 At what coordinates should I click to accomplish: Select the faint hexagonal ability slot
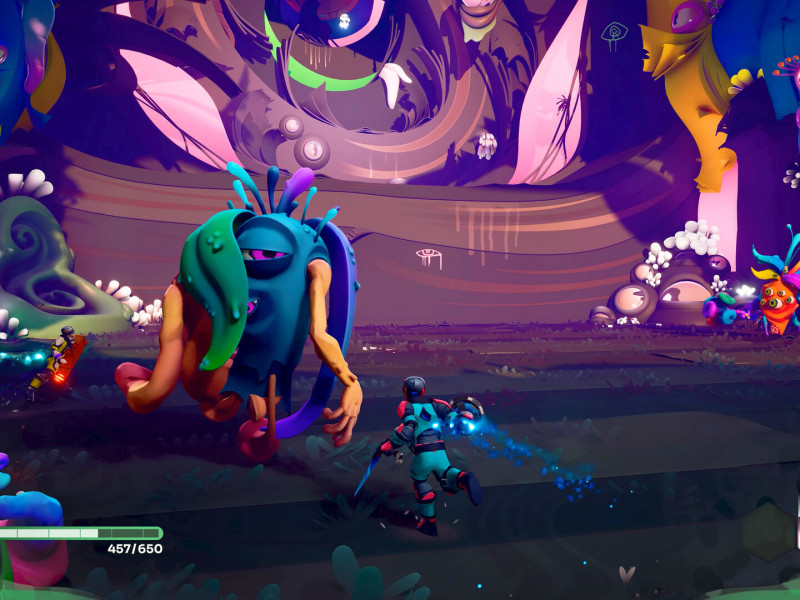(768, 531)
